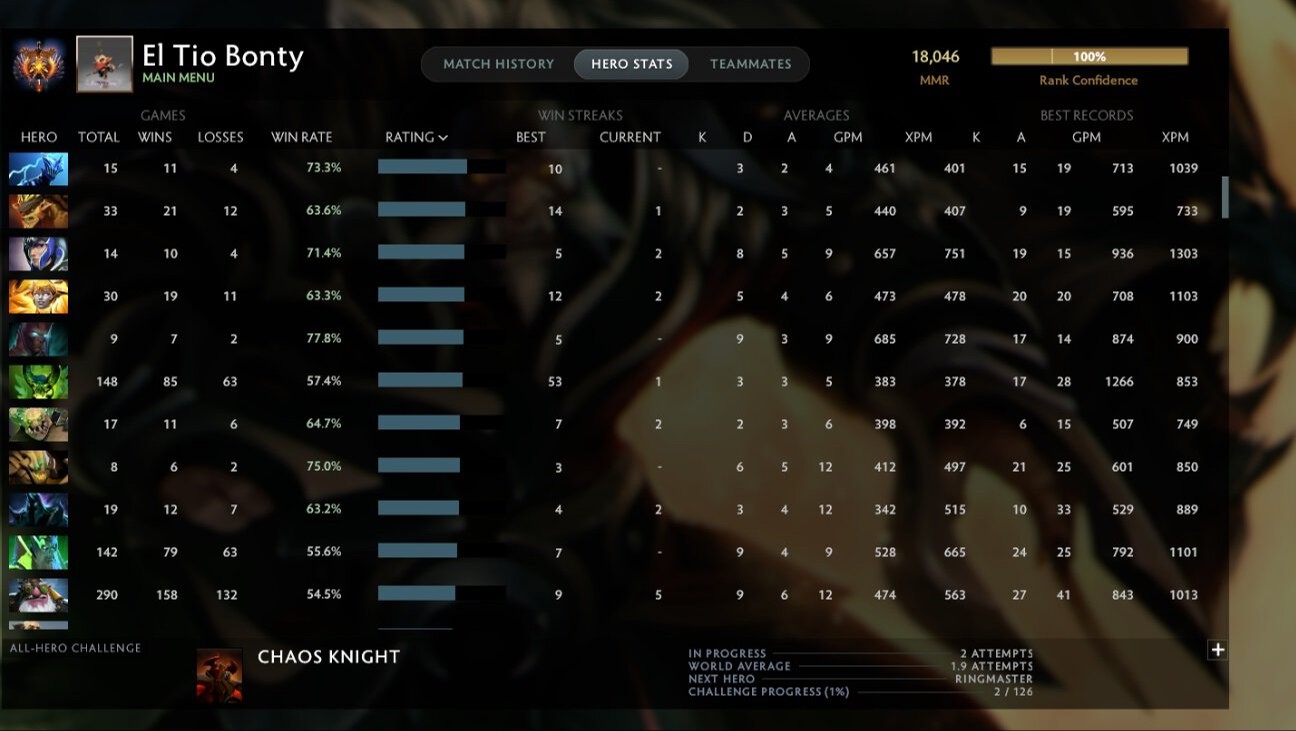Sort by best win streak column

point(530,137)
